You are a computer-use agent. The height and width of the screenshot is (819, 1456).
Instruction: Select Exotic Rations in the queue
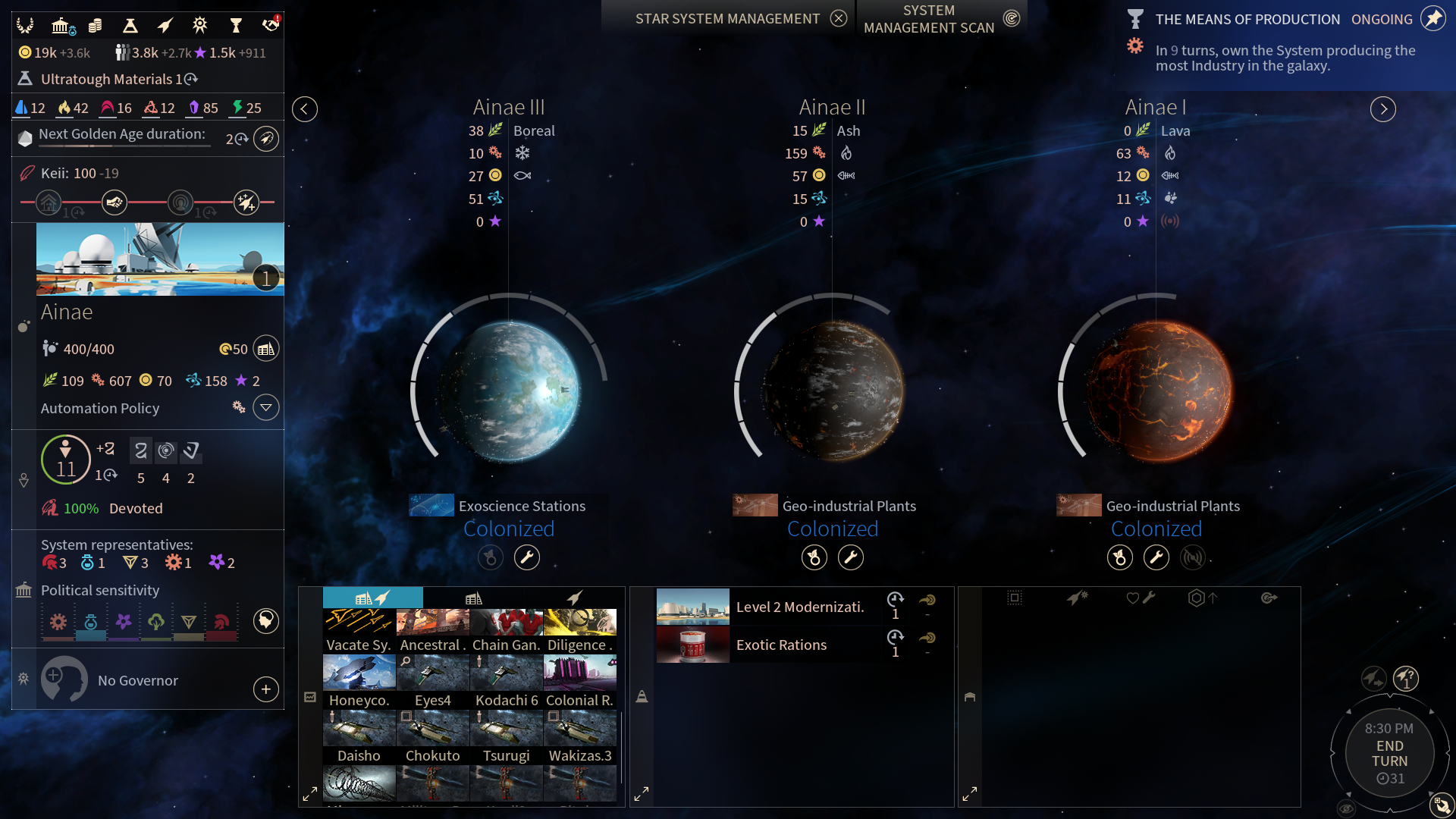click(x=781, y=645)
